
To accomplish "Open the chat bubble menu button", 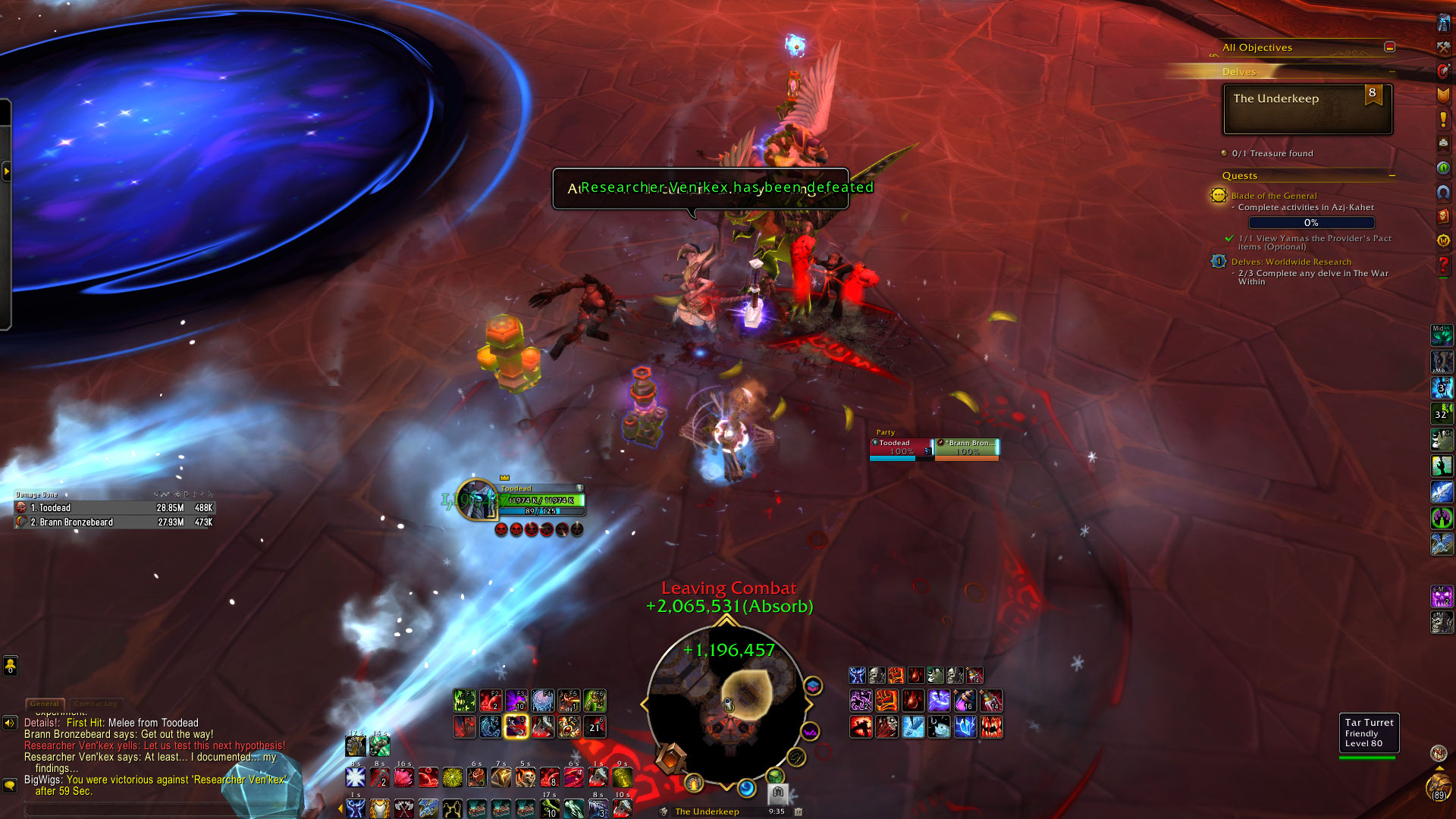I will 10,785.
